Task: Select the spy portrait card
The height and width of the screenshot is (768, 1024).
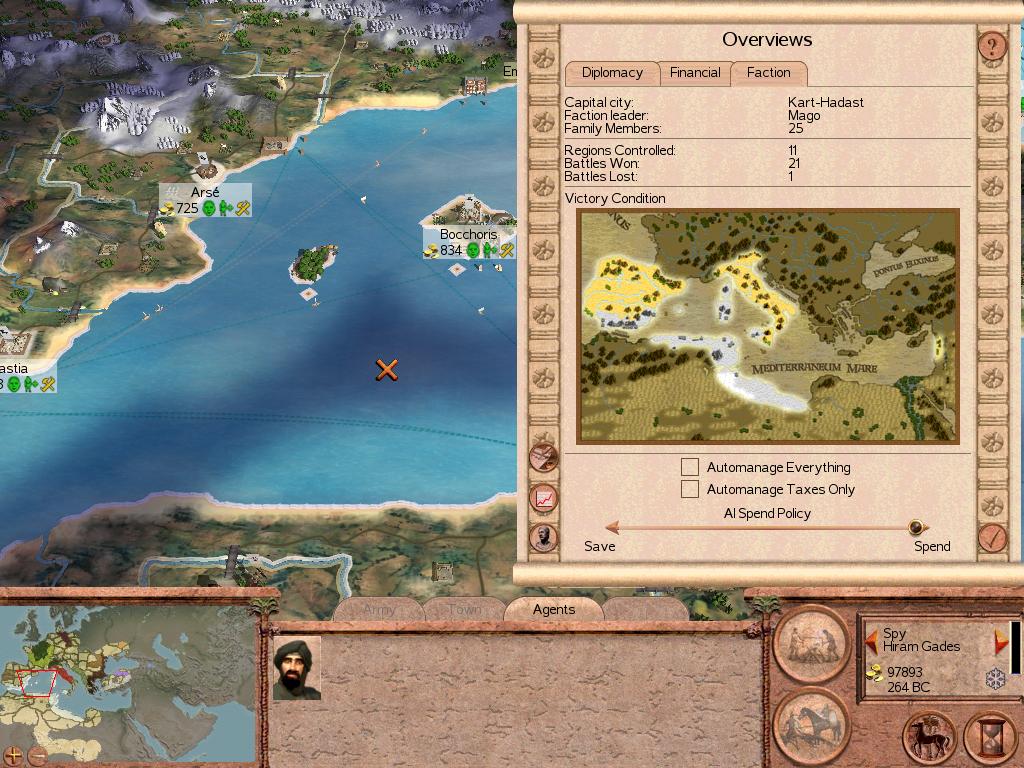Action: tap(297, 667)
